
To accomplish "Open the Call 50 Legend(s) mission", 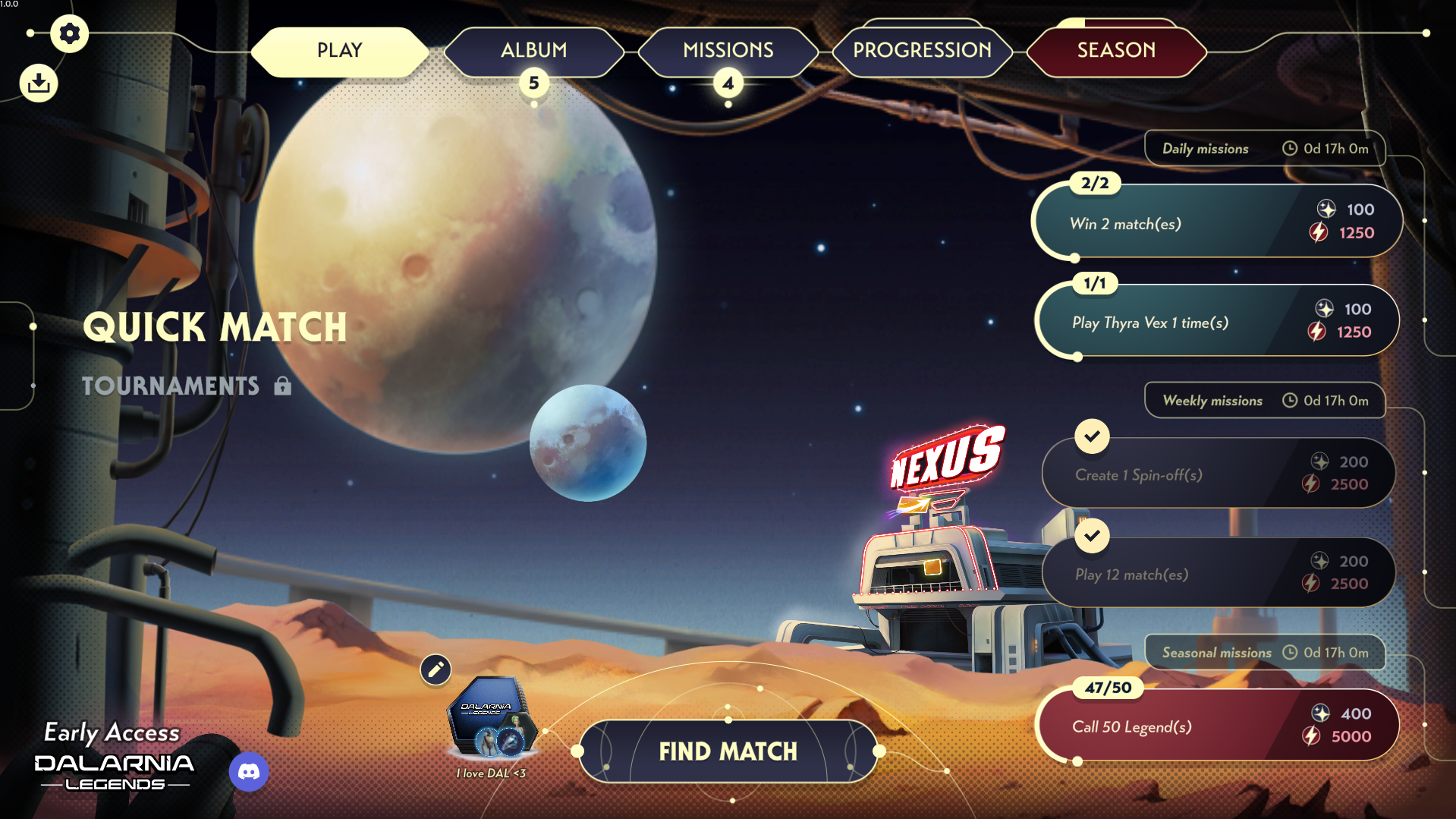I will pyautogui.click(x=1216, y=726).
